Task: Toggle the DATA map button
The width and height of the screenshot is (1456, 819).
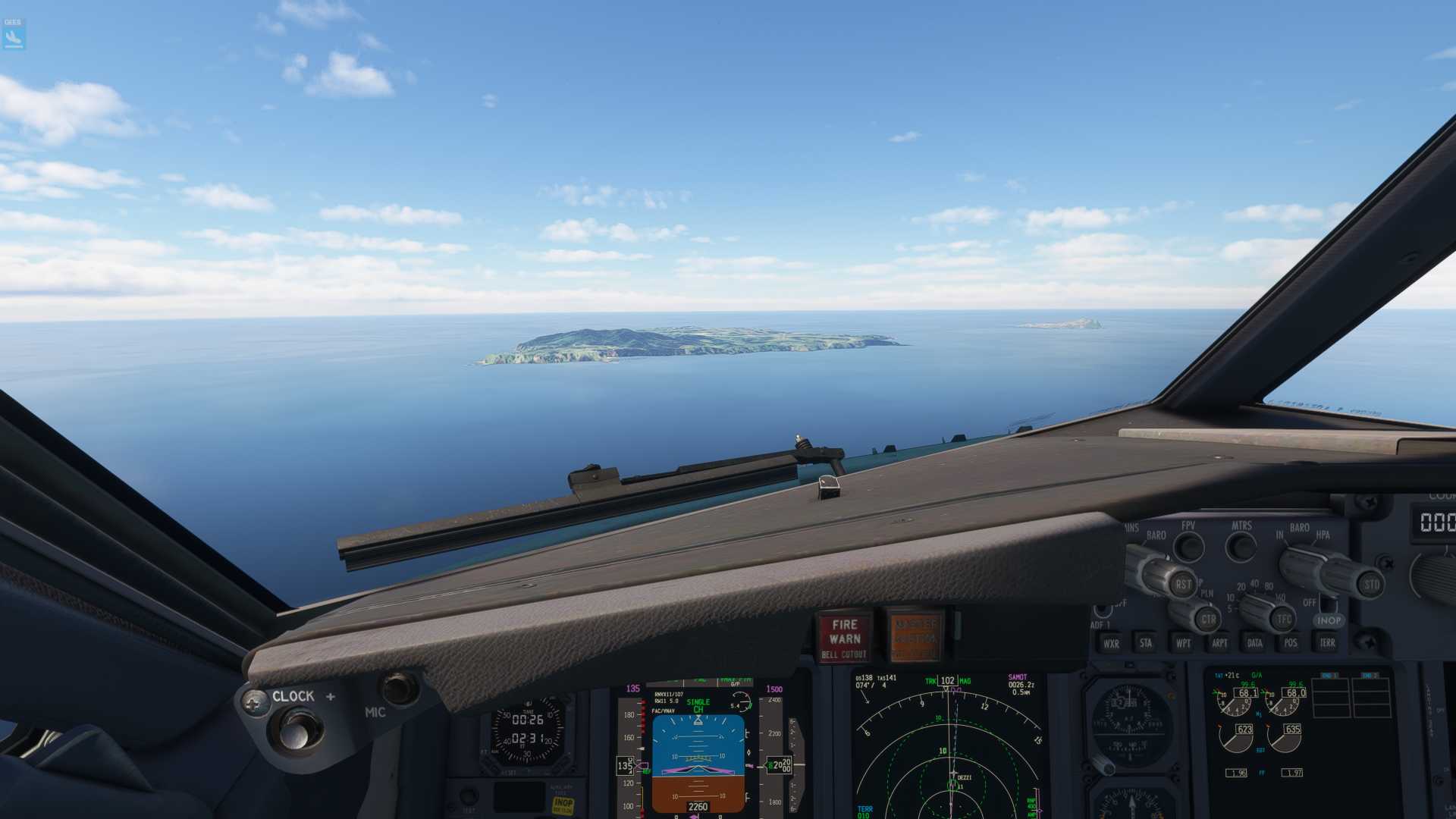Action: (x=1254, y=644)
